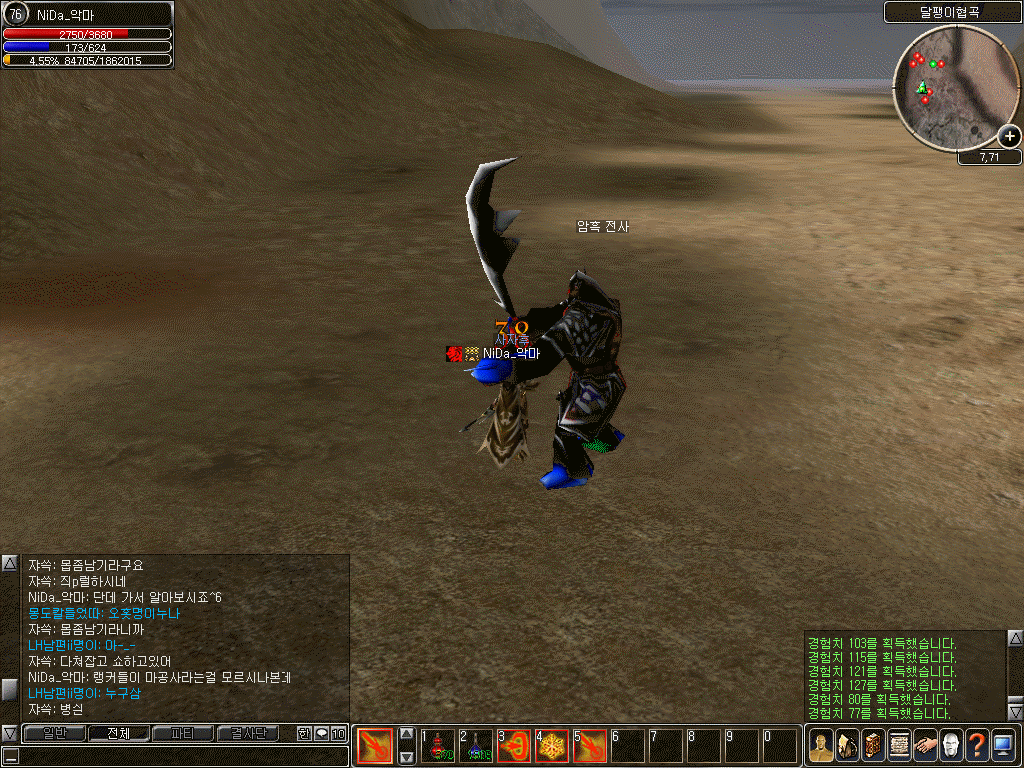Activate the golden snowflake skill in slot 4
This screenshot has width=1024, height=768.
click(552, 747)
